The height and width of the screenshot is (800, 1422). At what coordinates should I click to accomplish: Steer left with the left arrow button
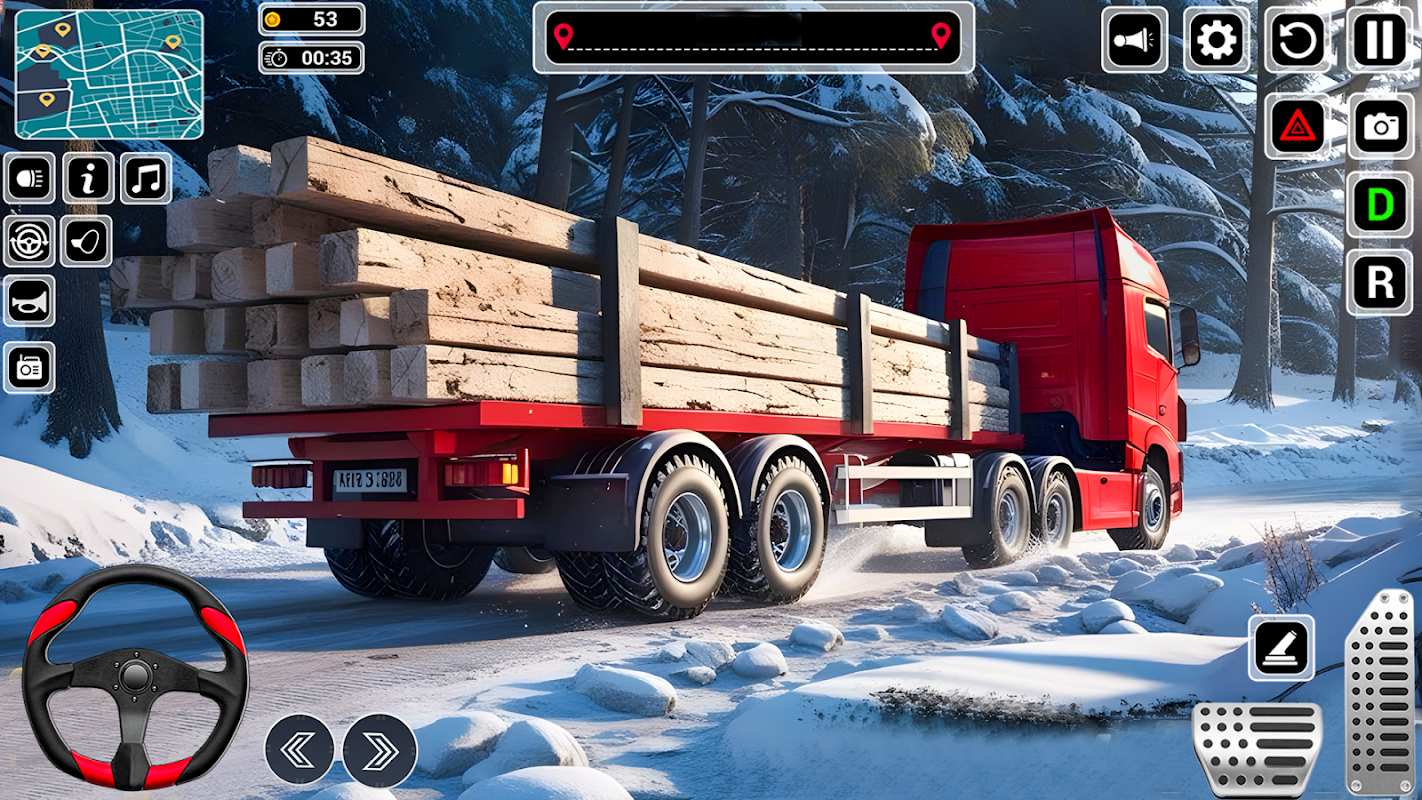(299, 749)
